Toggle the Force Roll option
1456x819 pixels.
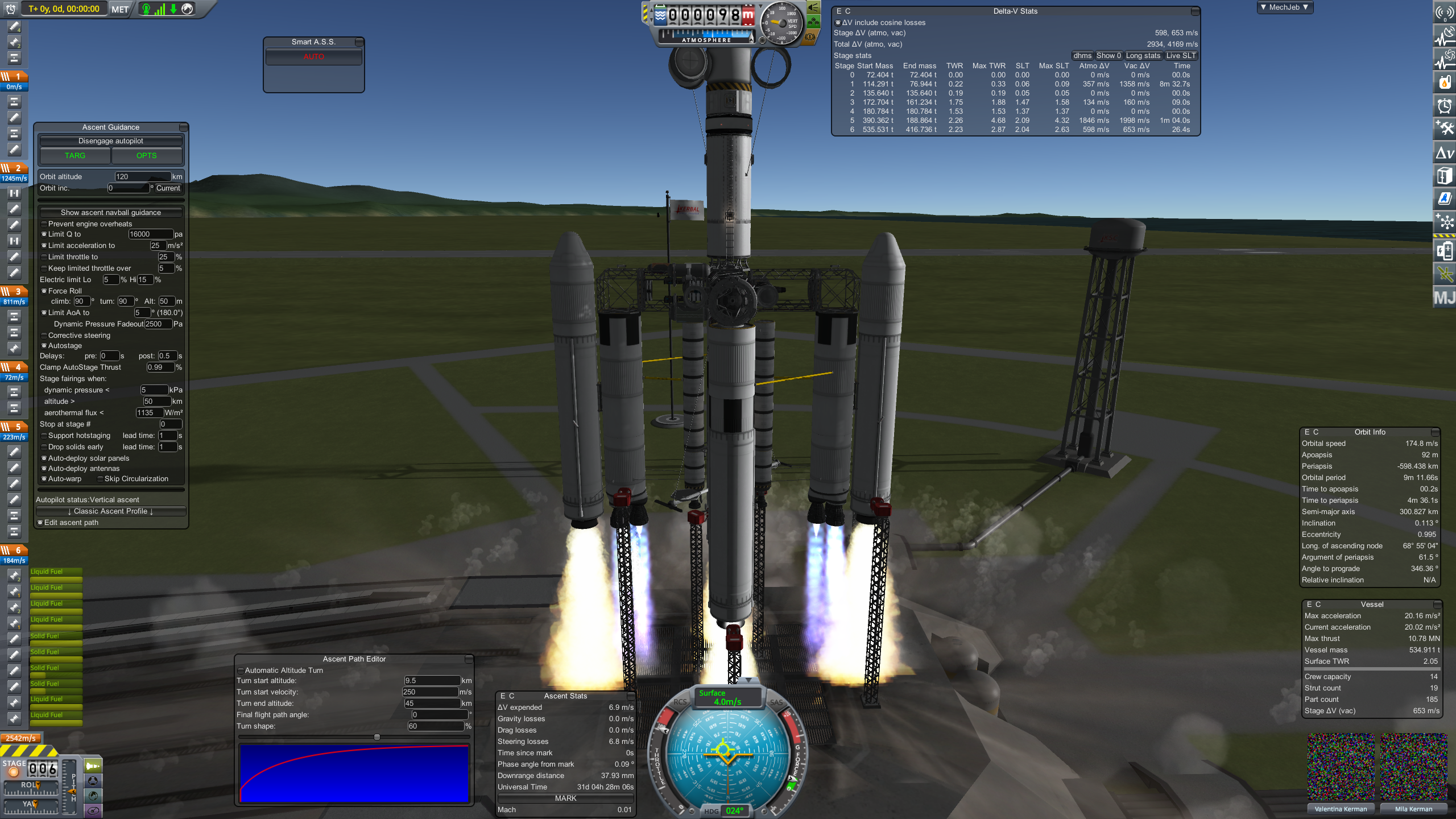pyautogui.click(x=44, y=291)
